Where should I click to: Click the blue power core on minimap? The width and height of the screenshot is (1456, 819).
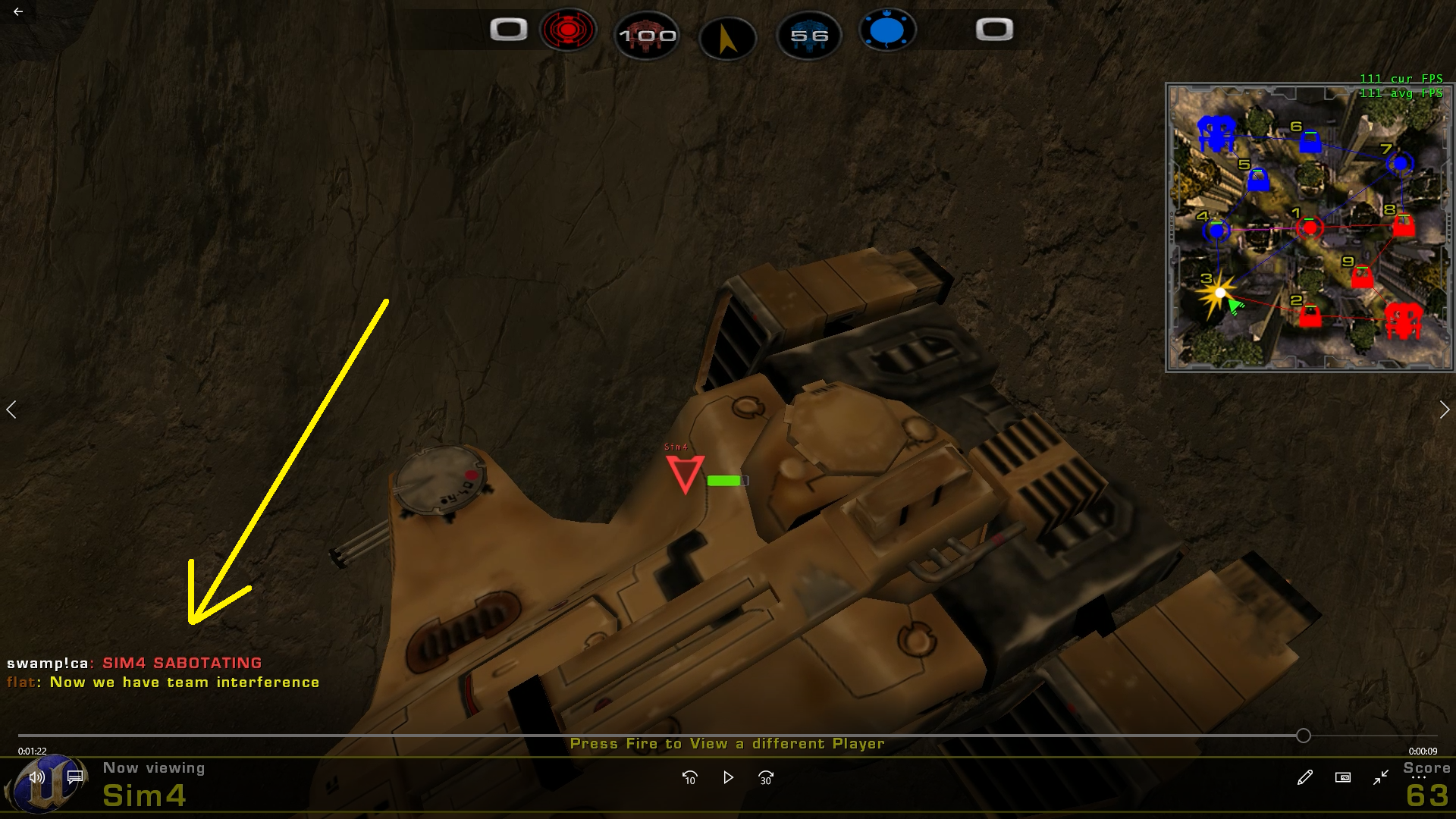click(1216, 134)
